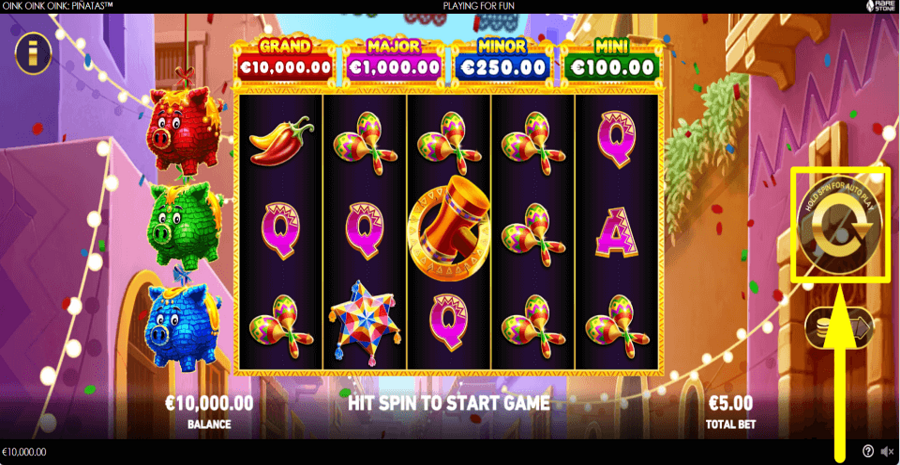Screen dimensions: 900x465
Task: Open the question mark help icon
Action: click(x=868, y=452)
